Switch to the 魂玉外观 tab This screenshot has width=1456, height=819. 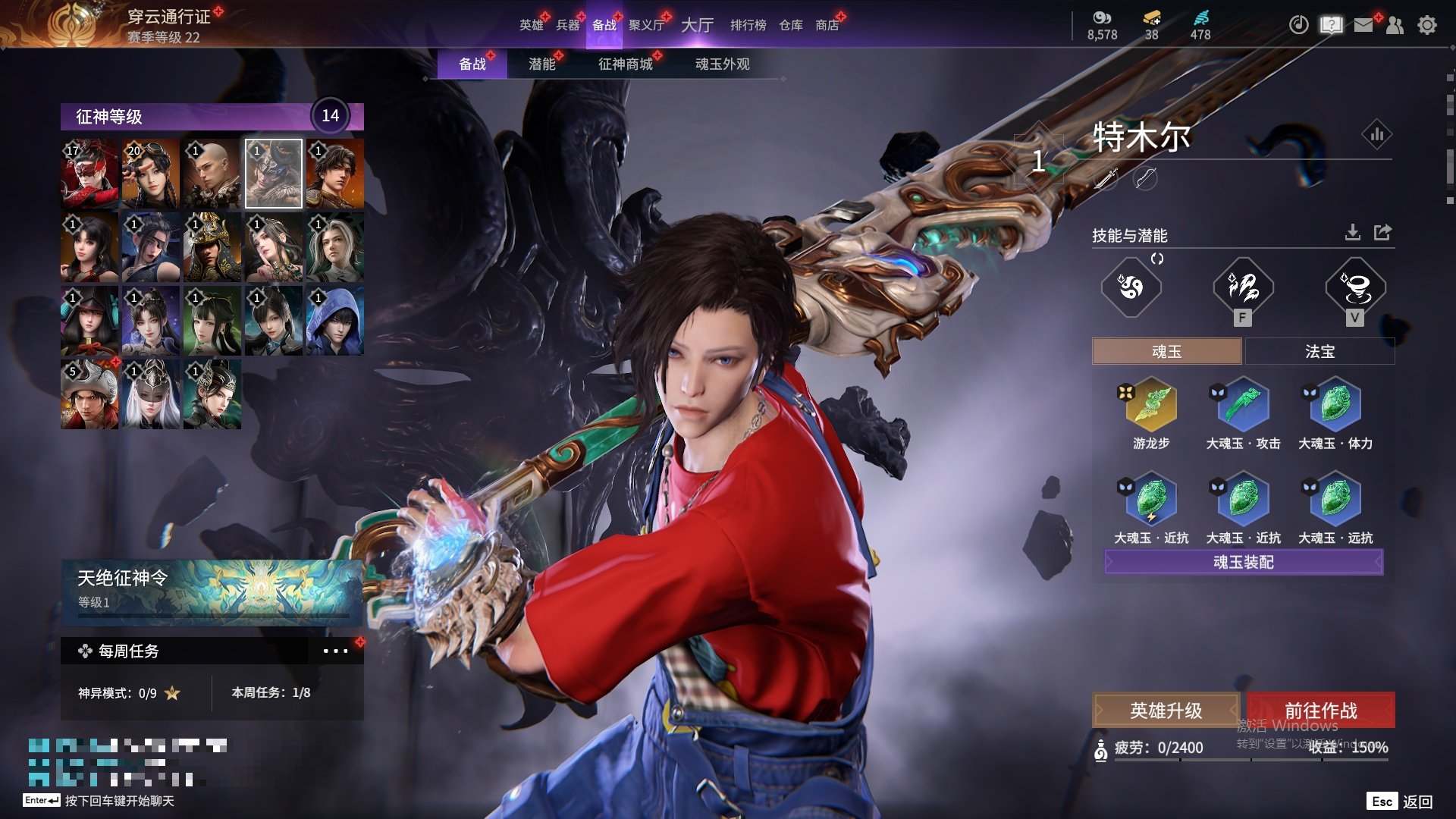(722, 64)
